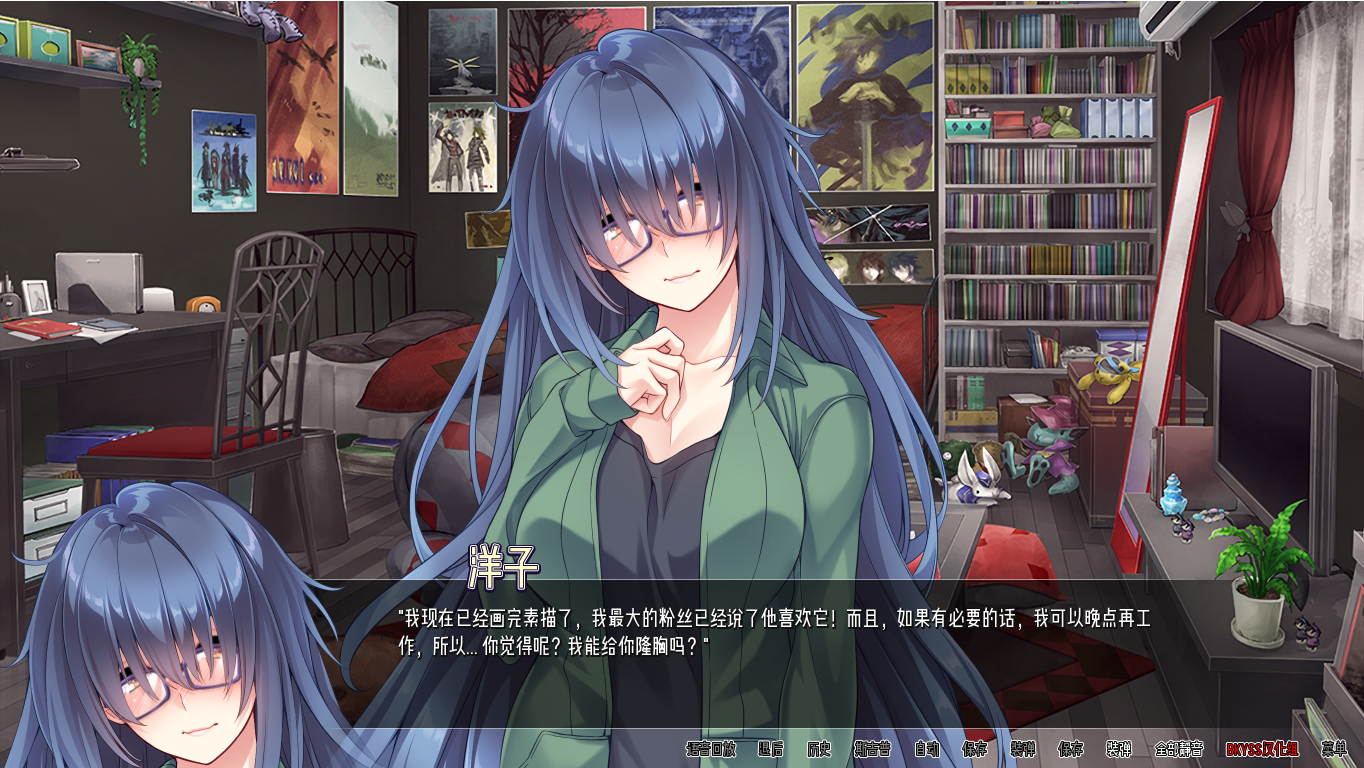Screen dimensions: 1364x768
Task: Open the 菜单 game menu
Action: (1335, 752)
